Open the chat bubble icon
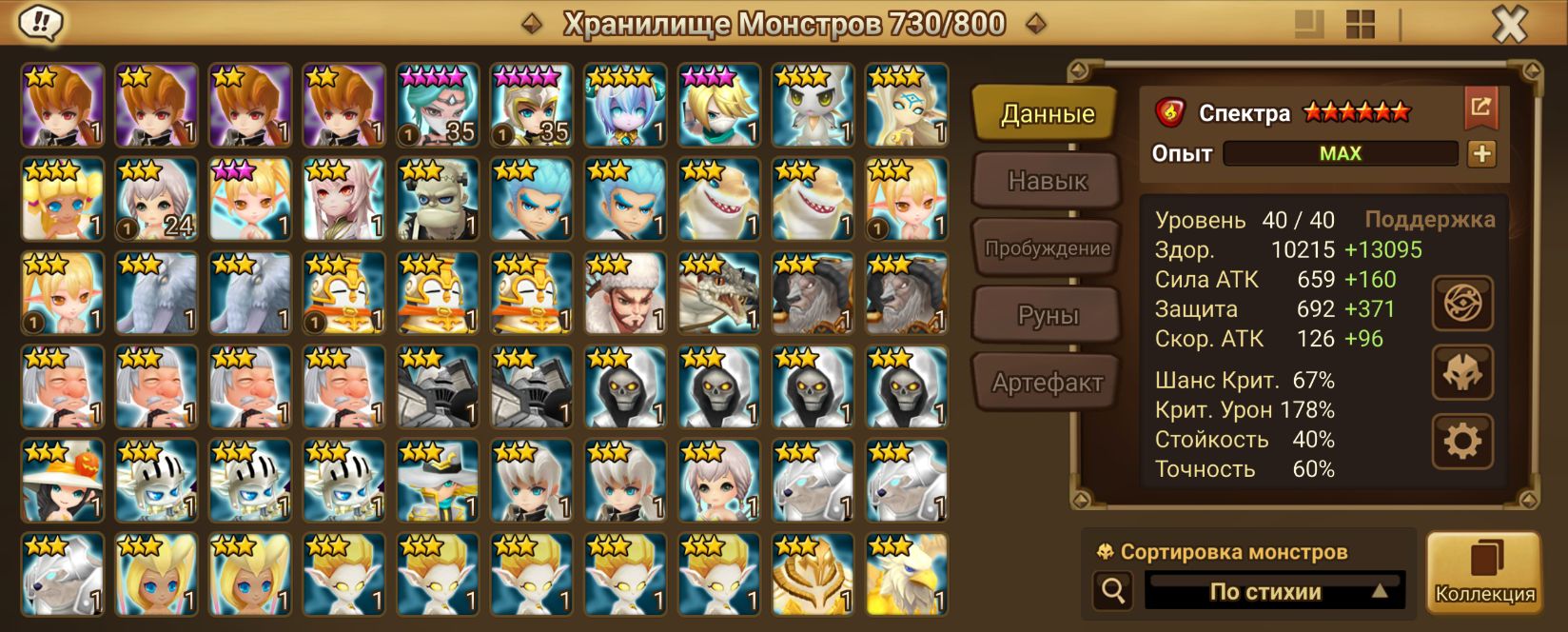 point(40,23)
